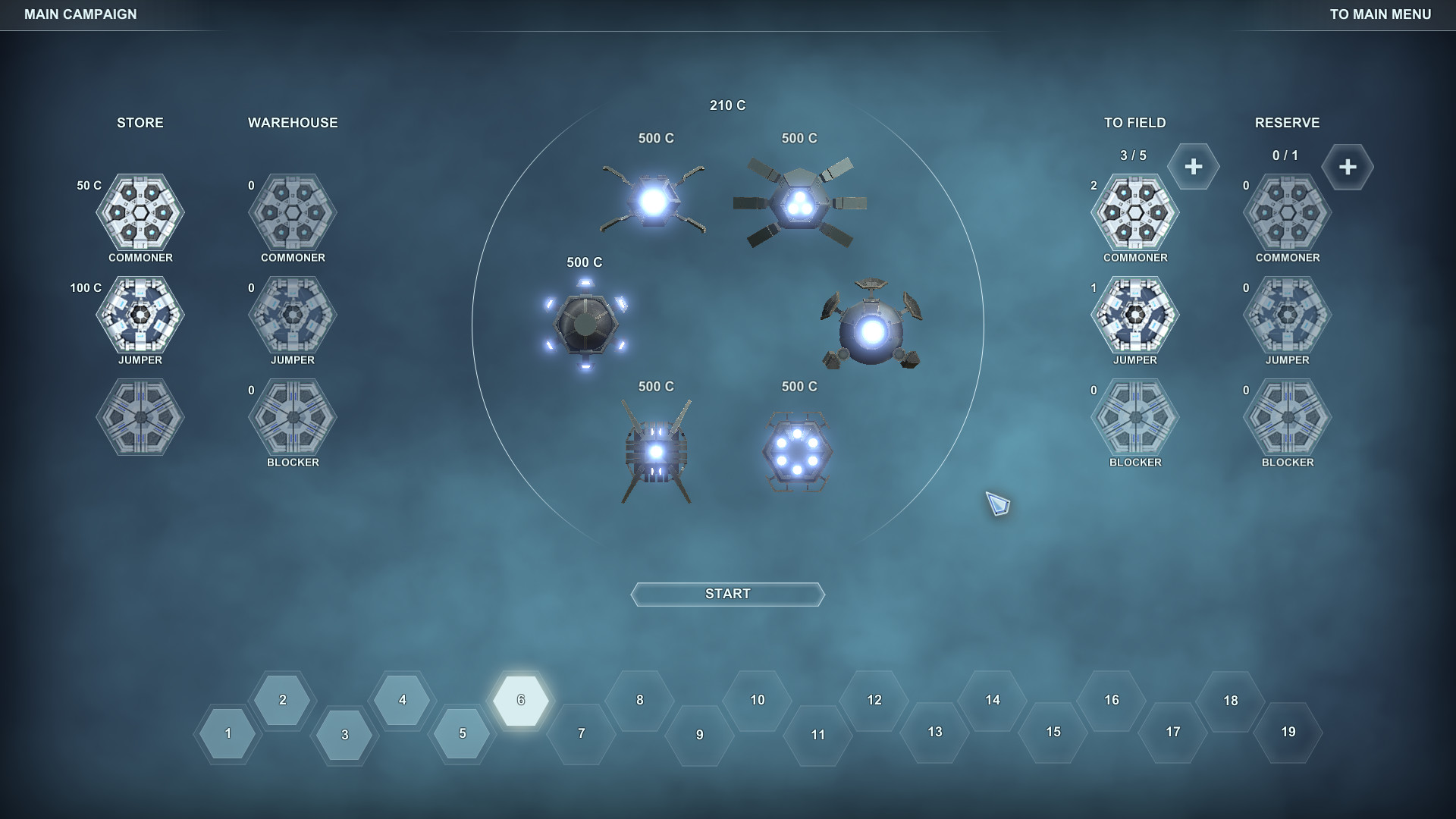This screenshot has height=819, width=1456.
Task: Select mission 19 on the level track
Action: [x=1288, y=733]
